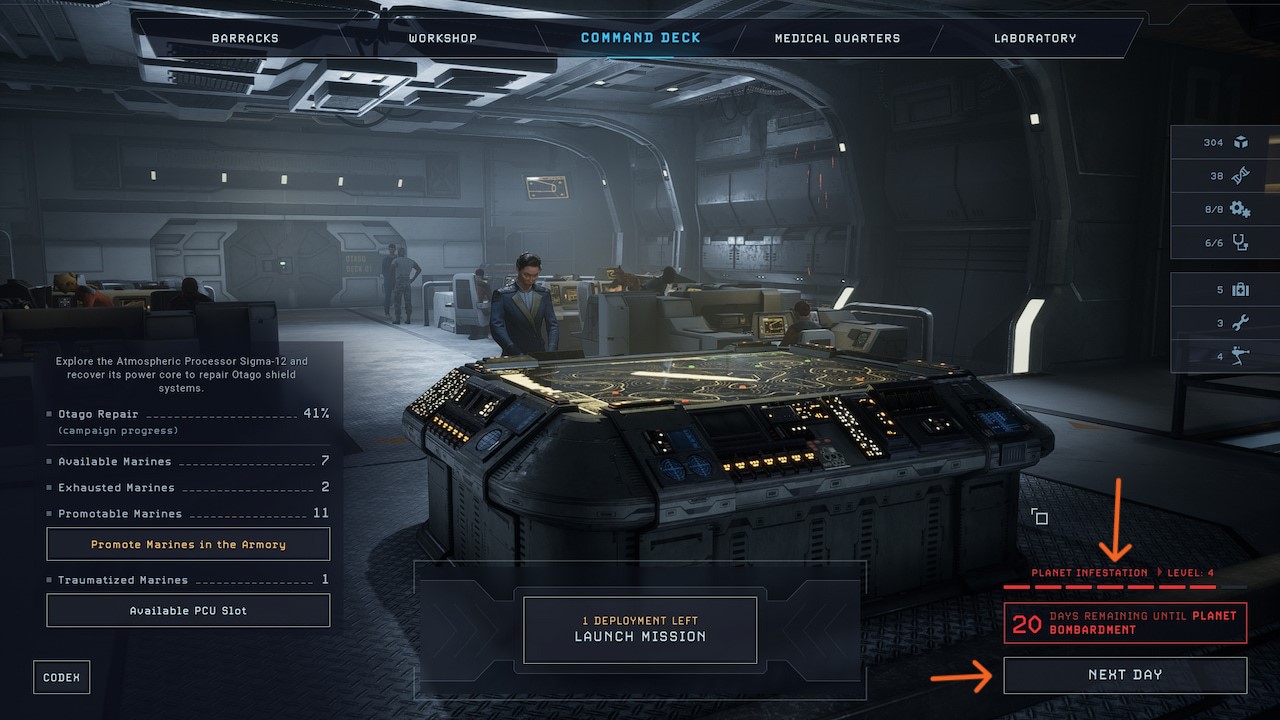Image resolution: width=1280 pixels, height=720 pixels.
Task: Open the Codex
Action: [61, 676]
